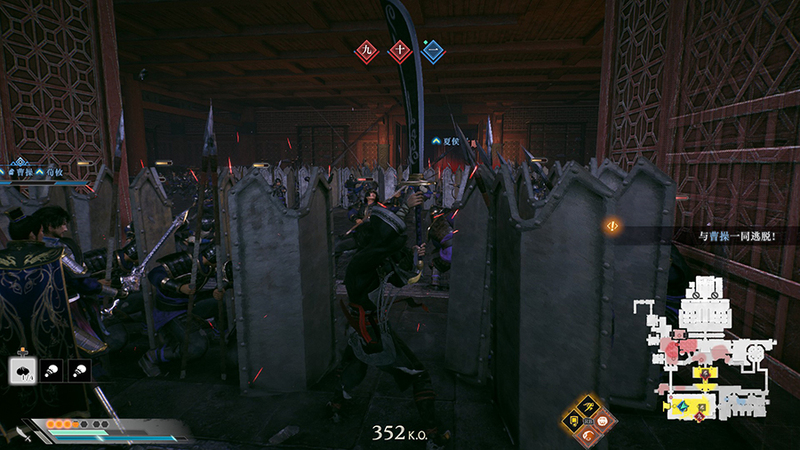This screenshot has width=800, height=450.
Task: Click the objective text about escaping with 曹操
Action: tap(737, 237)
